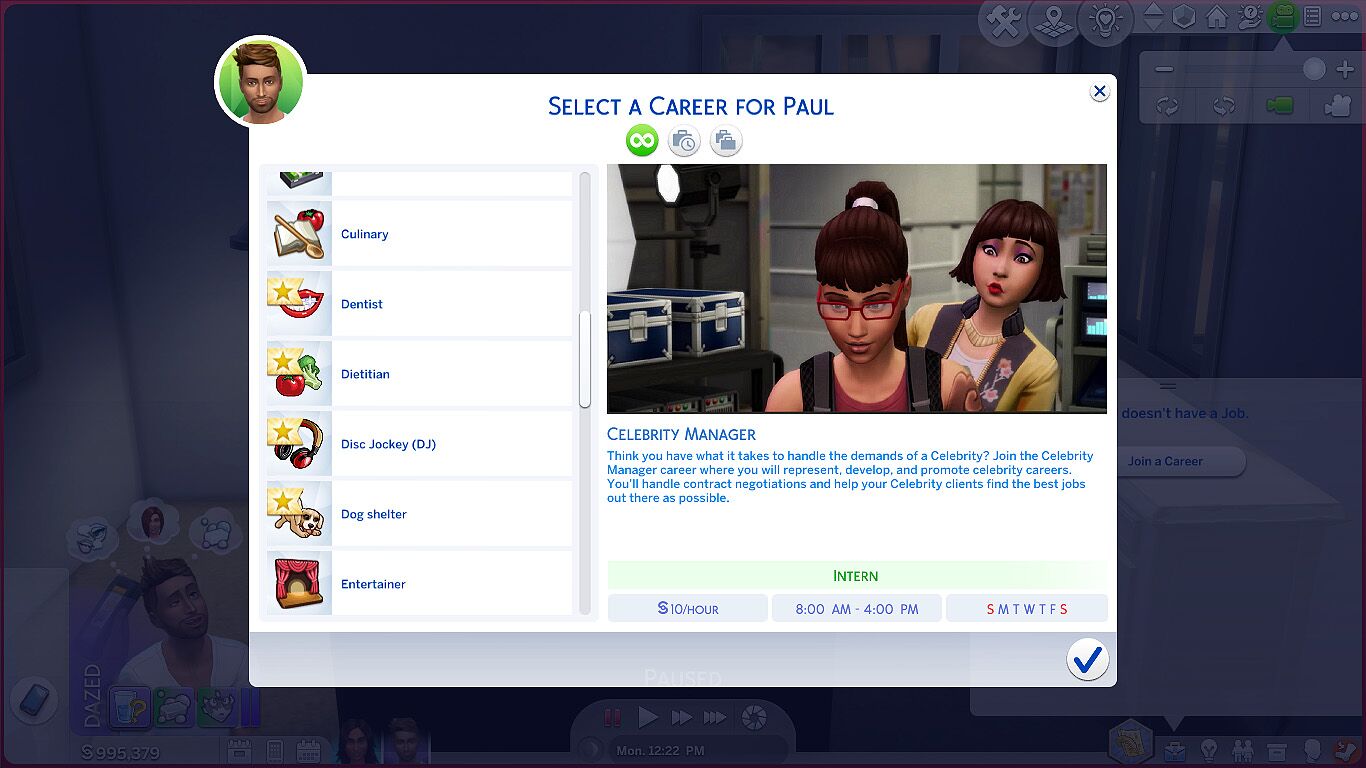Open Build Mode with the hammer and wrench icon
This screenshot has width=1366, height=768.
[x=1004, y=19]
